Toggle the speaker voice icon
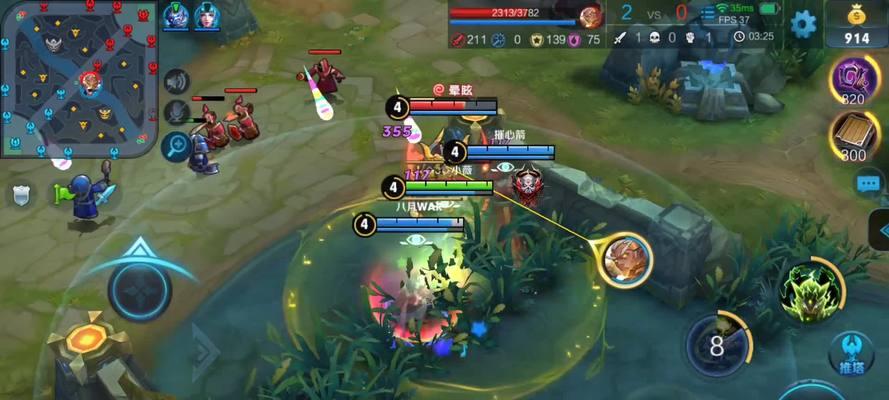889x400 pixels. coord(177,82)
